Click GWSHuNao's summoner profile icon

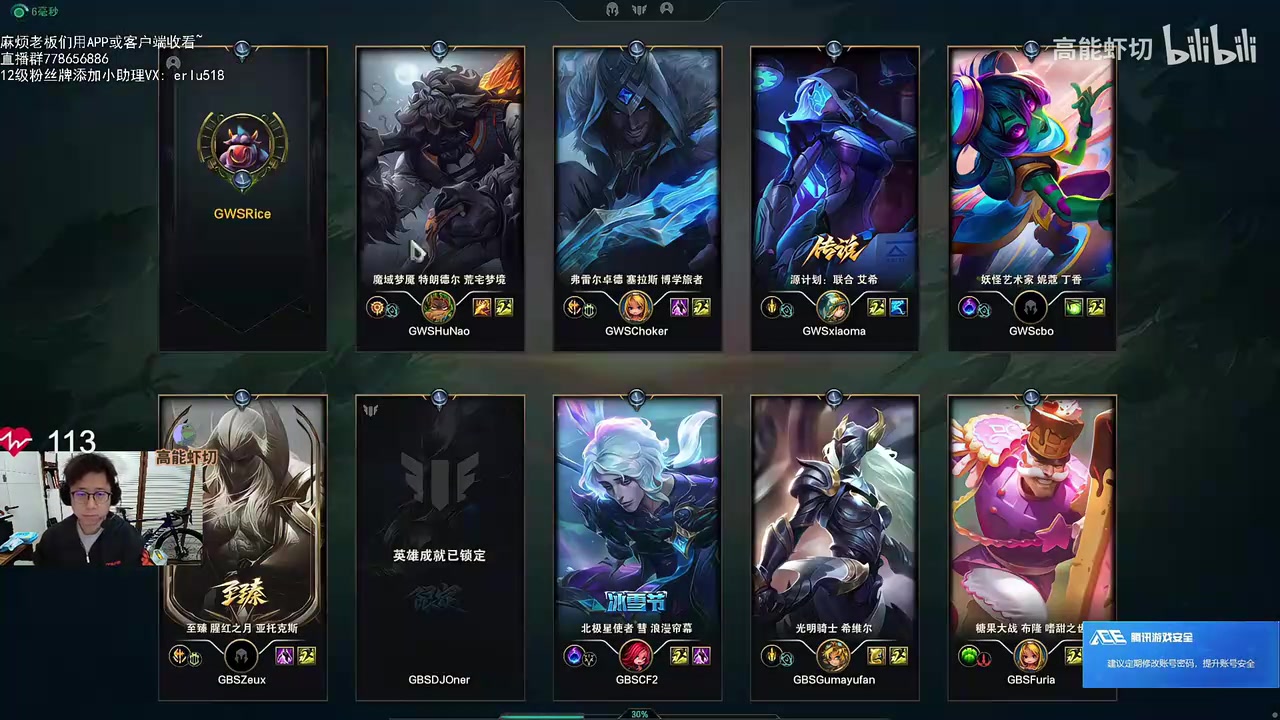[x=439, y=307]
